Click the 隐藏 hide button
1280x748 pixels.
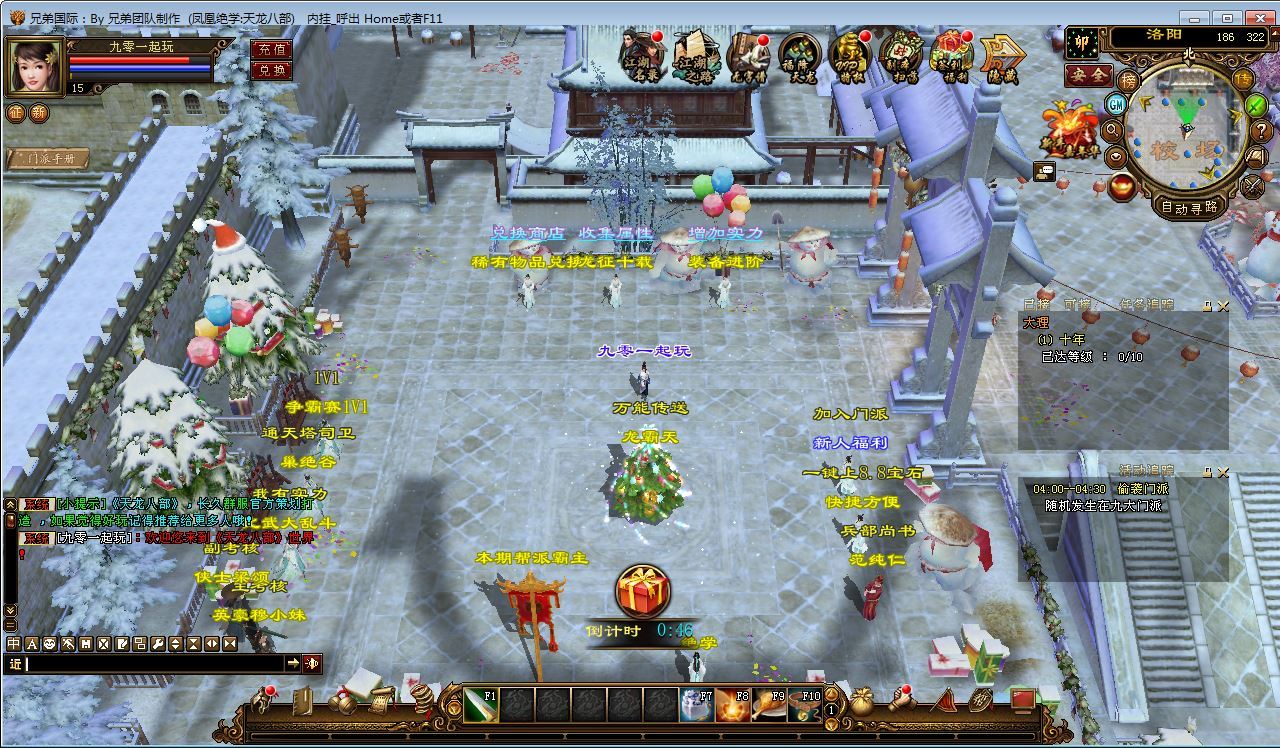tap(999, 60)
